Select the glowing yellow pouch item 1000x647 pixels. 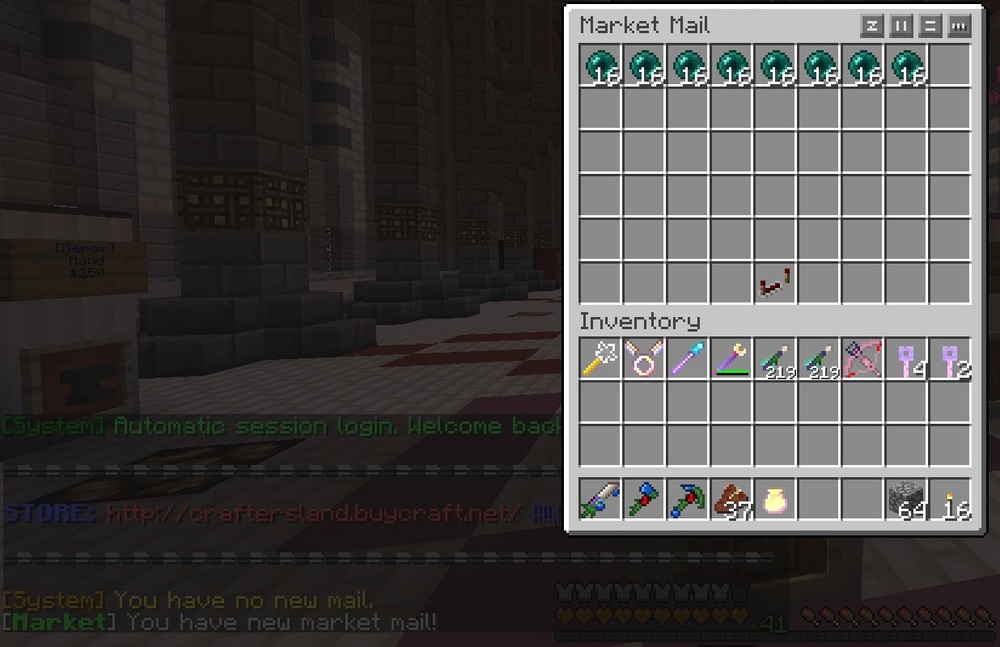(775, 499)
